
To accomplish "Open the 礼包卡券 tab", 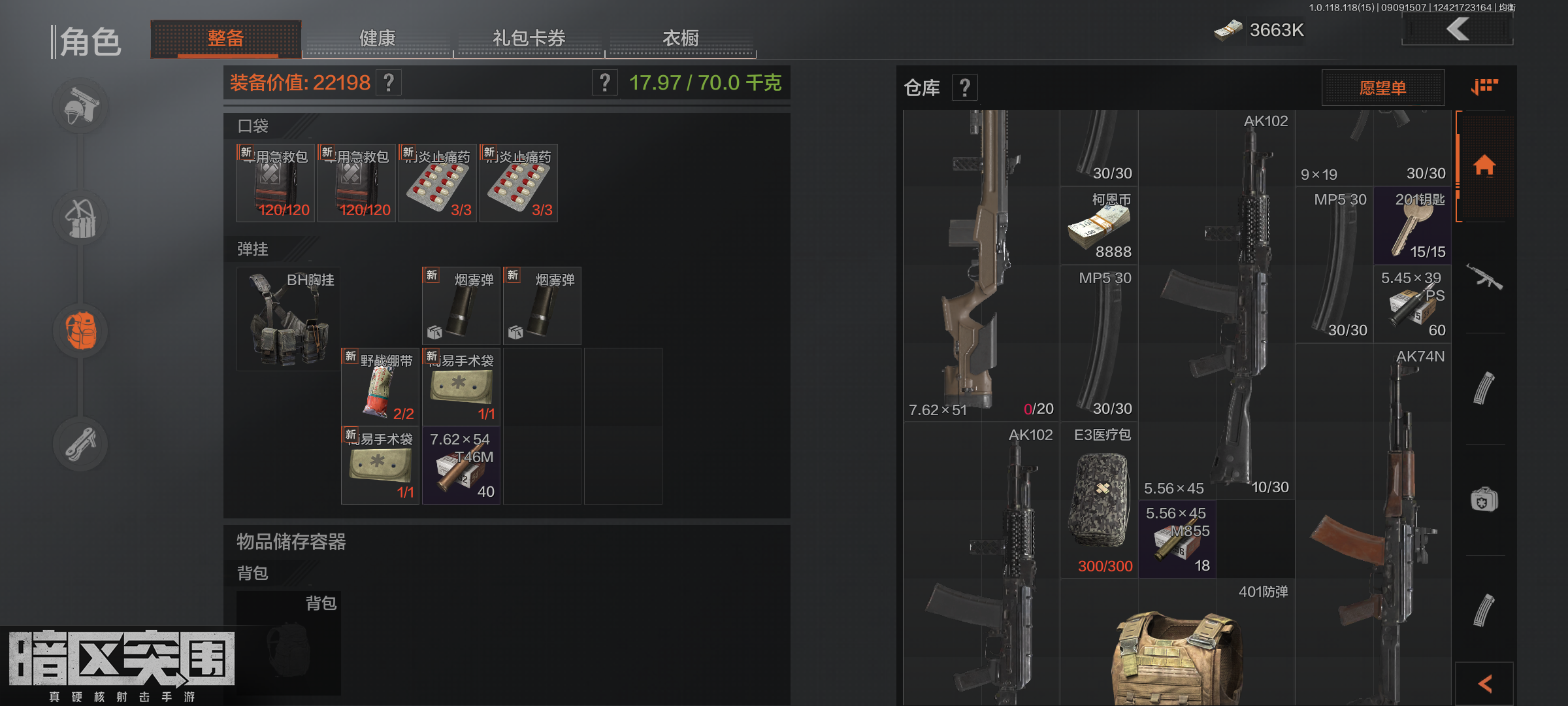I will [529, 39].
